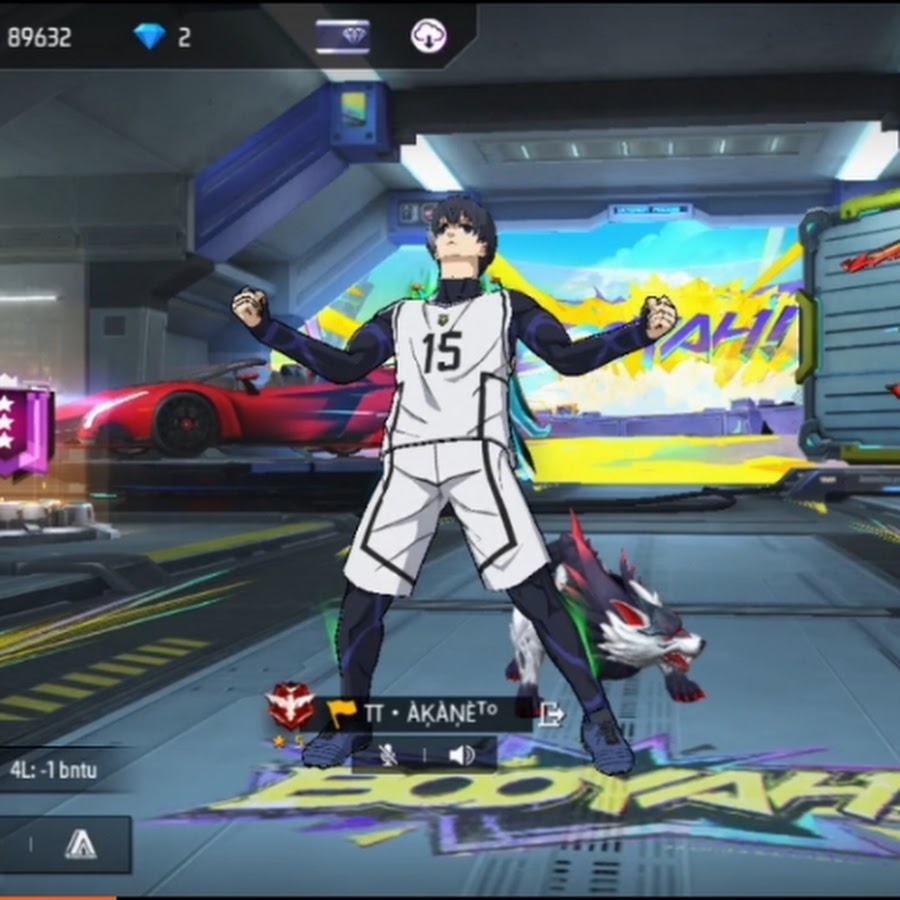Click the cloud download icon
900x900 pixels.
click(428, 37)
